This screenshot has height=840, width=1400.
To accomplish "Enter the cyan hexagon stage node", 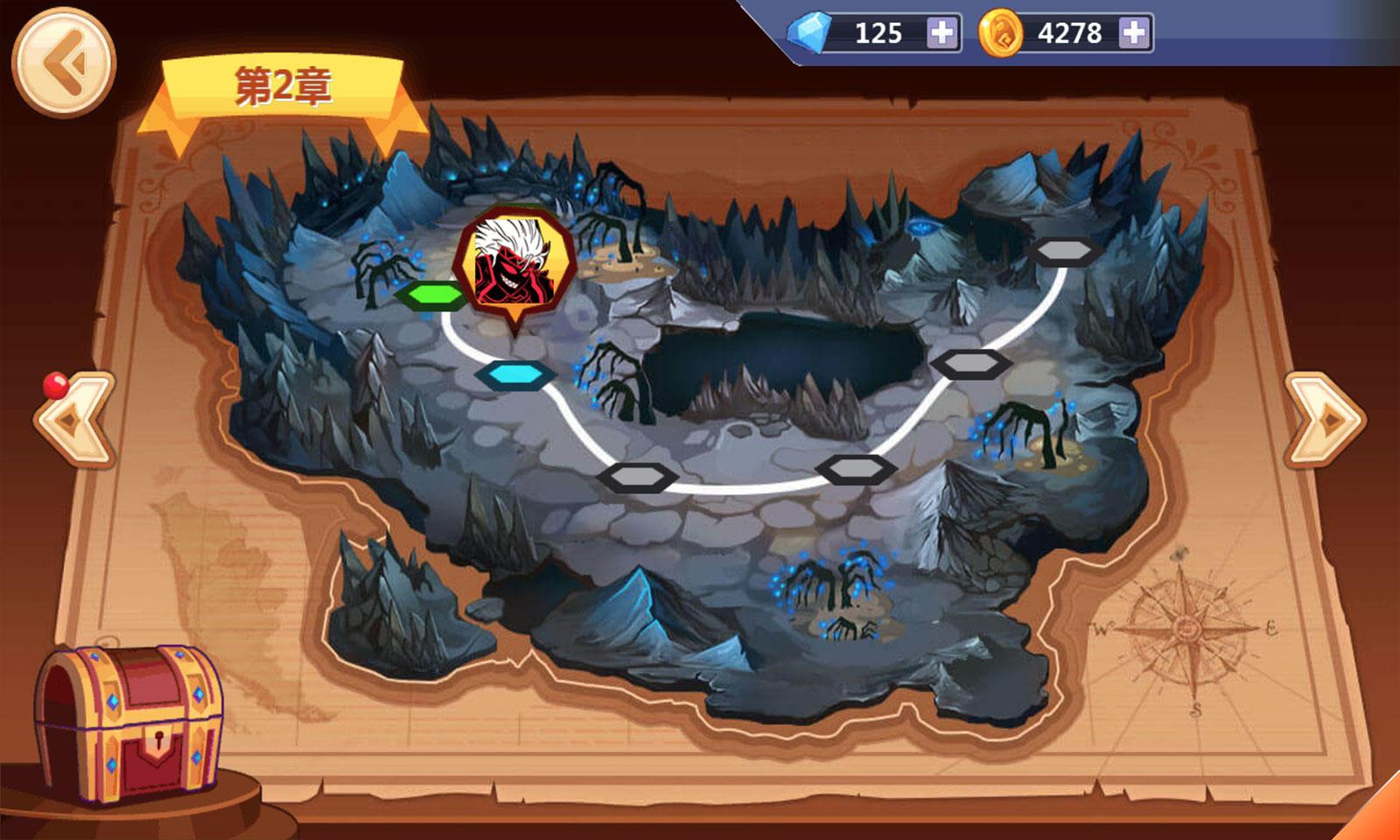I will pos(516,375).
